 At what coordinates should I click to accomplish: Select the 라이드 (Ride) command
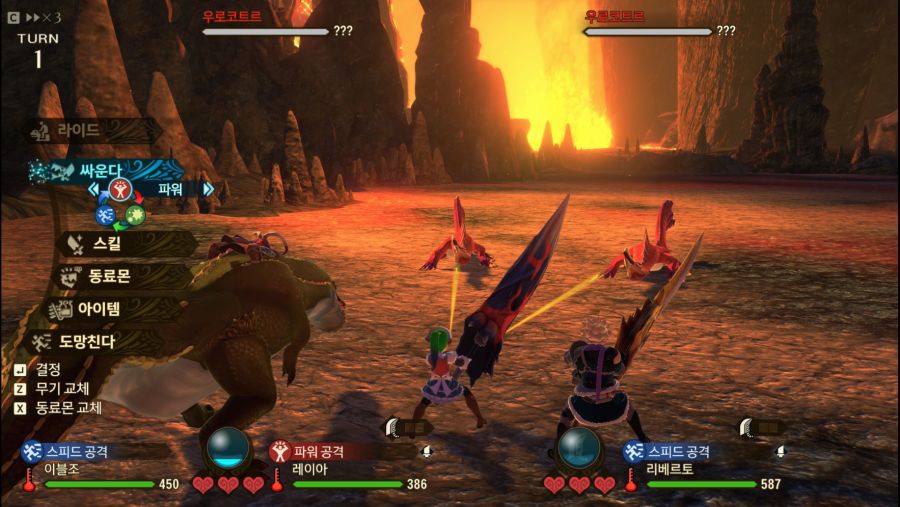78,130
